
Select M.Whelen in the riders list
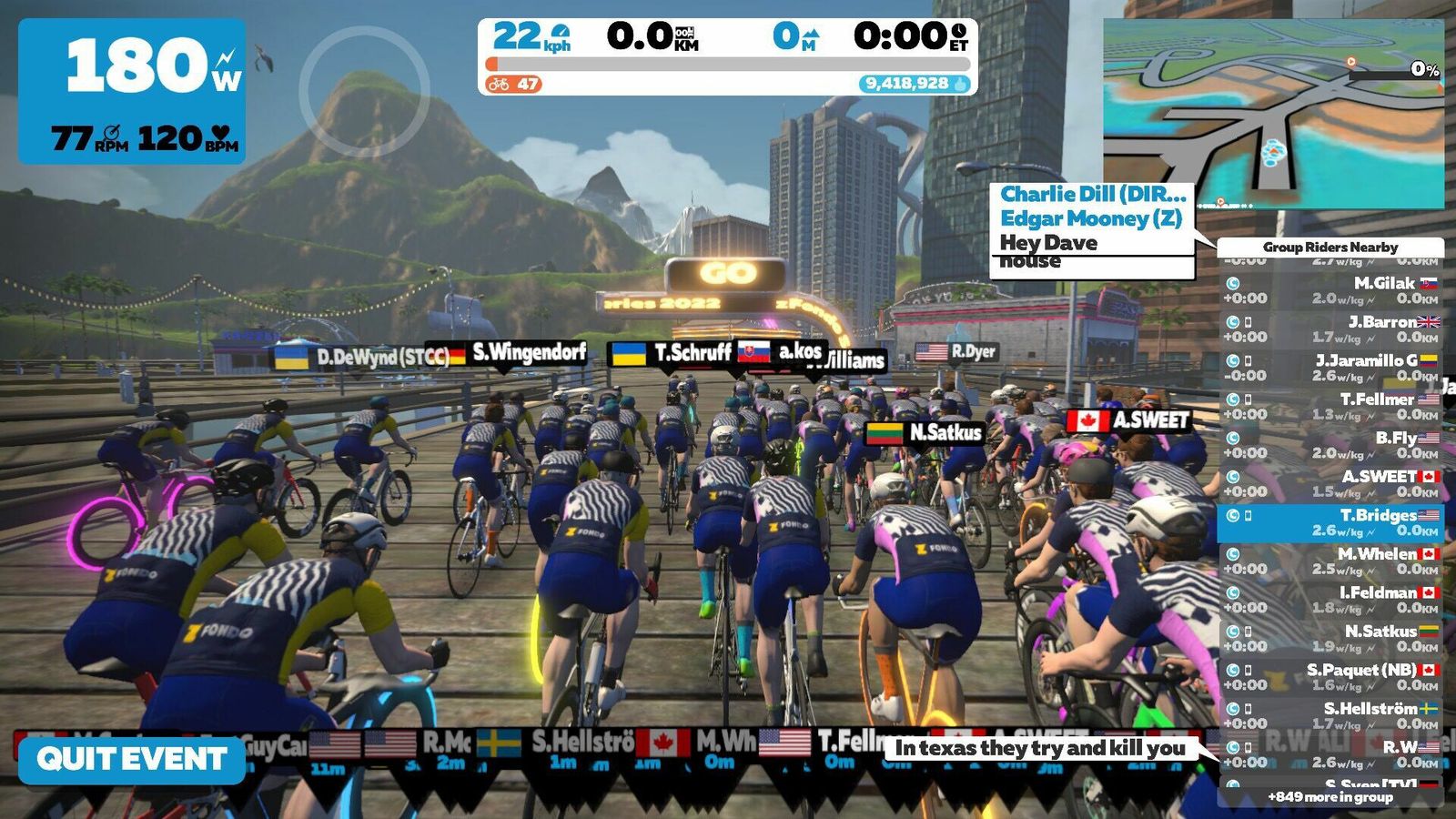[x=1330, y=561]
